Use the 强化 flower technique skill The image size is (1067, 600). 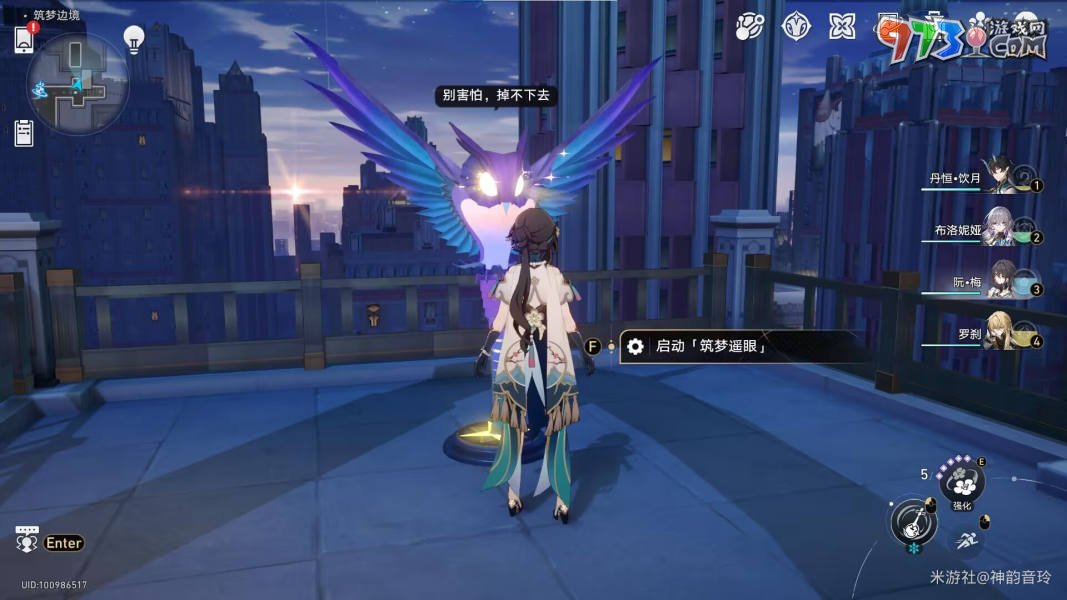pos(963,482)
